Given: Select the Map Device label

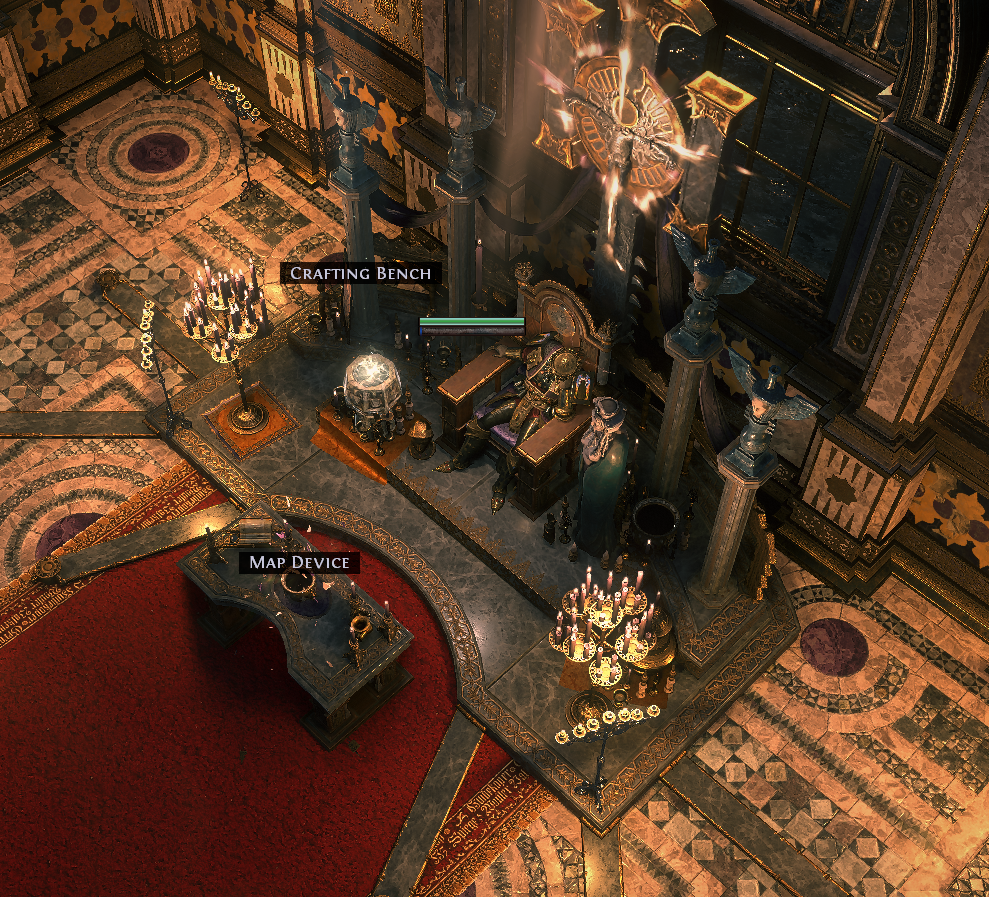Looking at the screenshot, I should 299,562.
